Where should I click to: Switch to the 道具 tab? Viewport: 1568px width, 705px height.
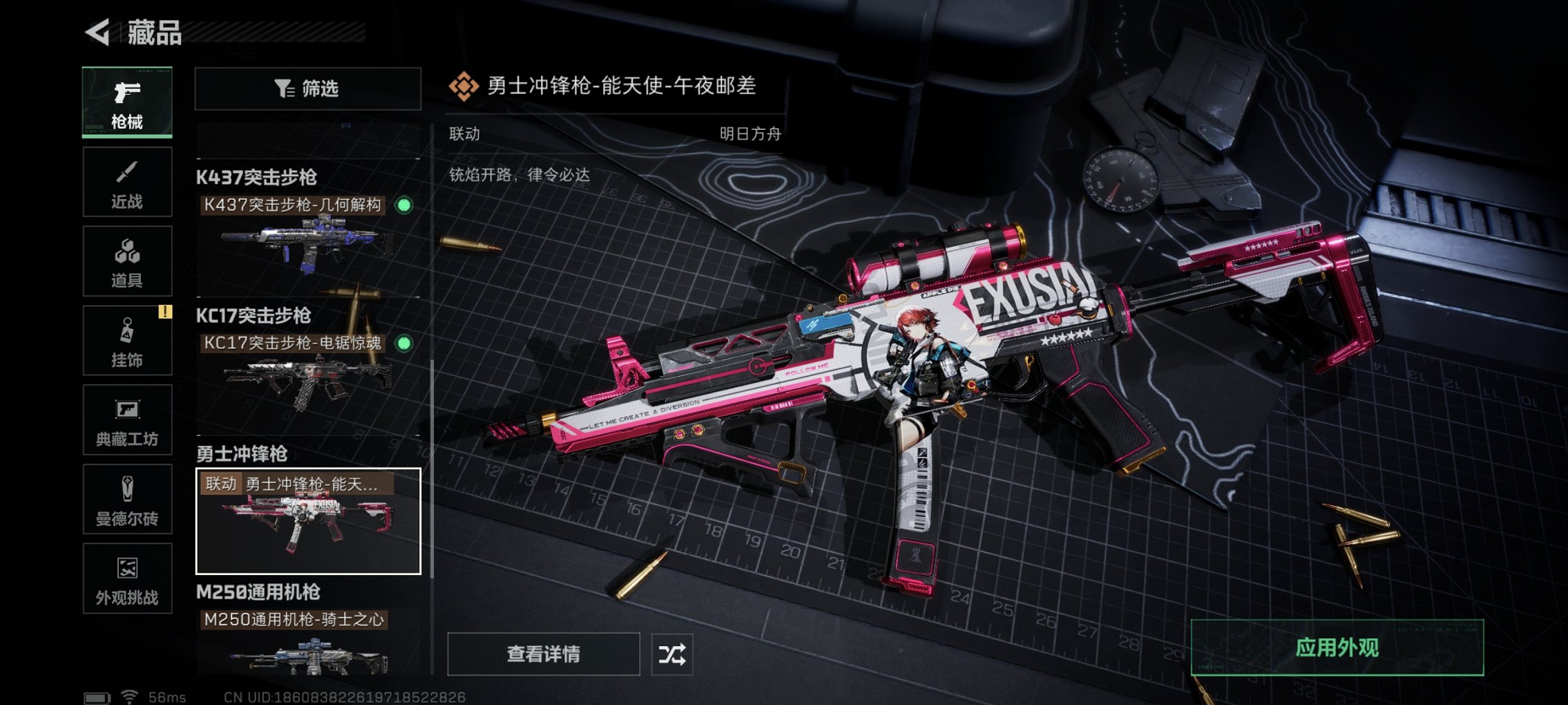[127, 252]
